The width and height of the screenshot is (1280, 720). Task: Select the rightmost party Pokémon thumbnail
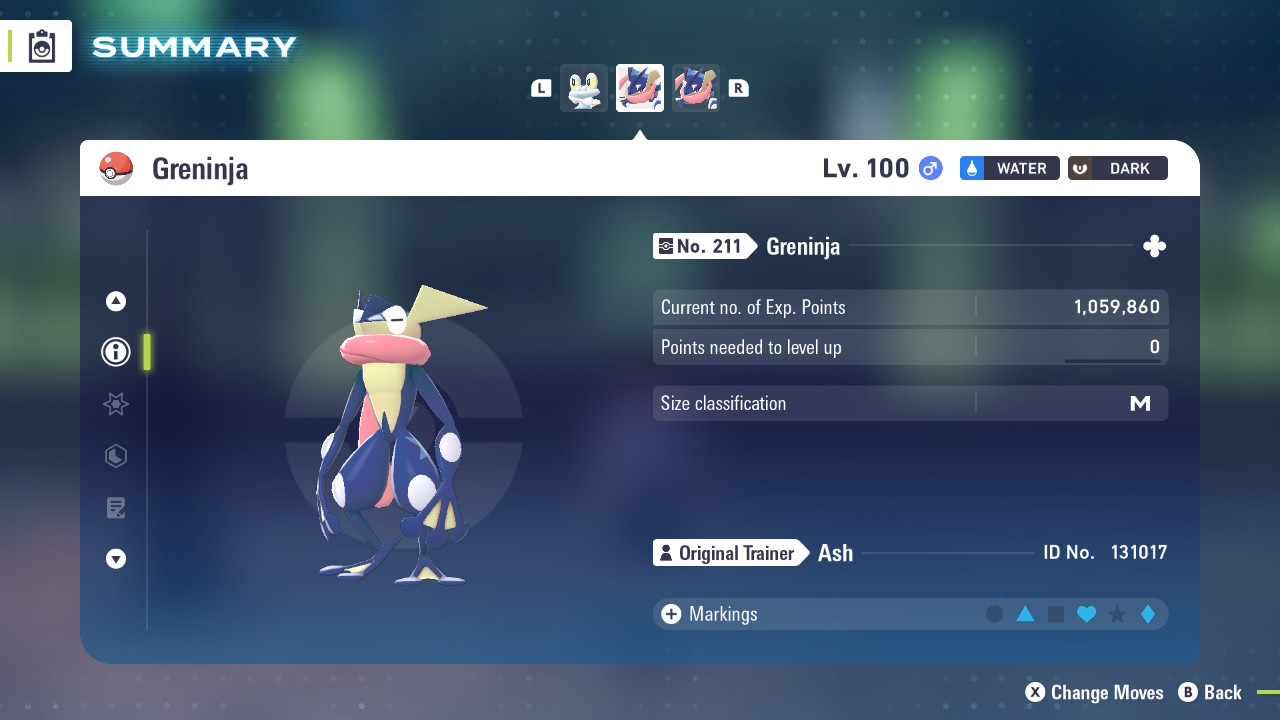pos(696,87)
